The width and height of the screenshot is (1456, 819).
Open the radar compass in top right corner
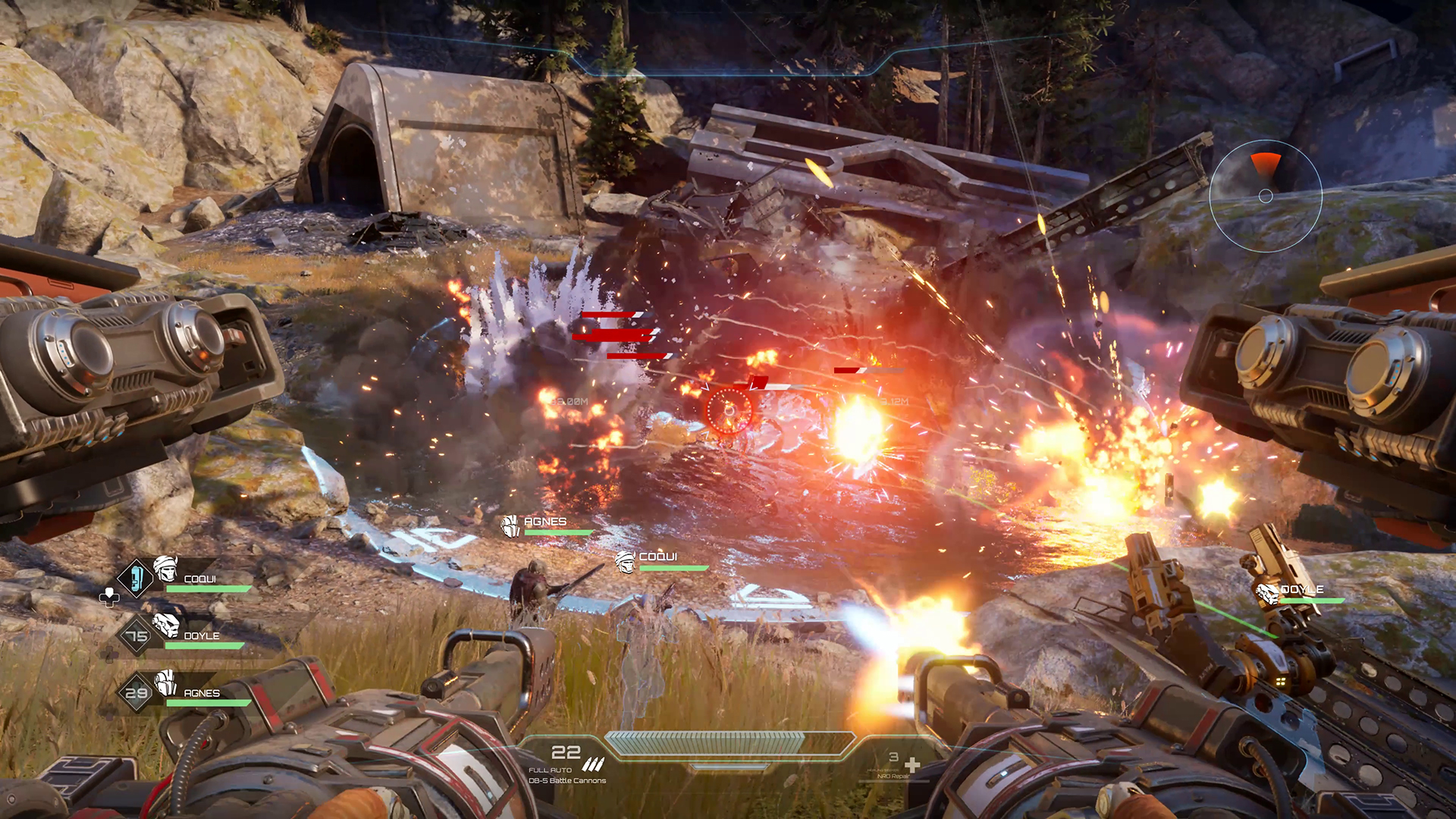tap(1265, 194)
